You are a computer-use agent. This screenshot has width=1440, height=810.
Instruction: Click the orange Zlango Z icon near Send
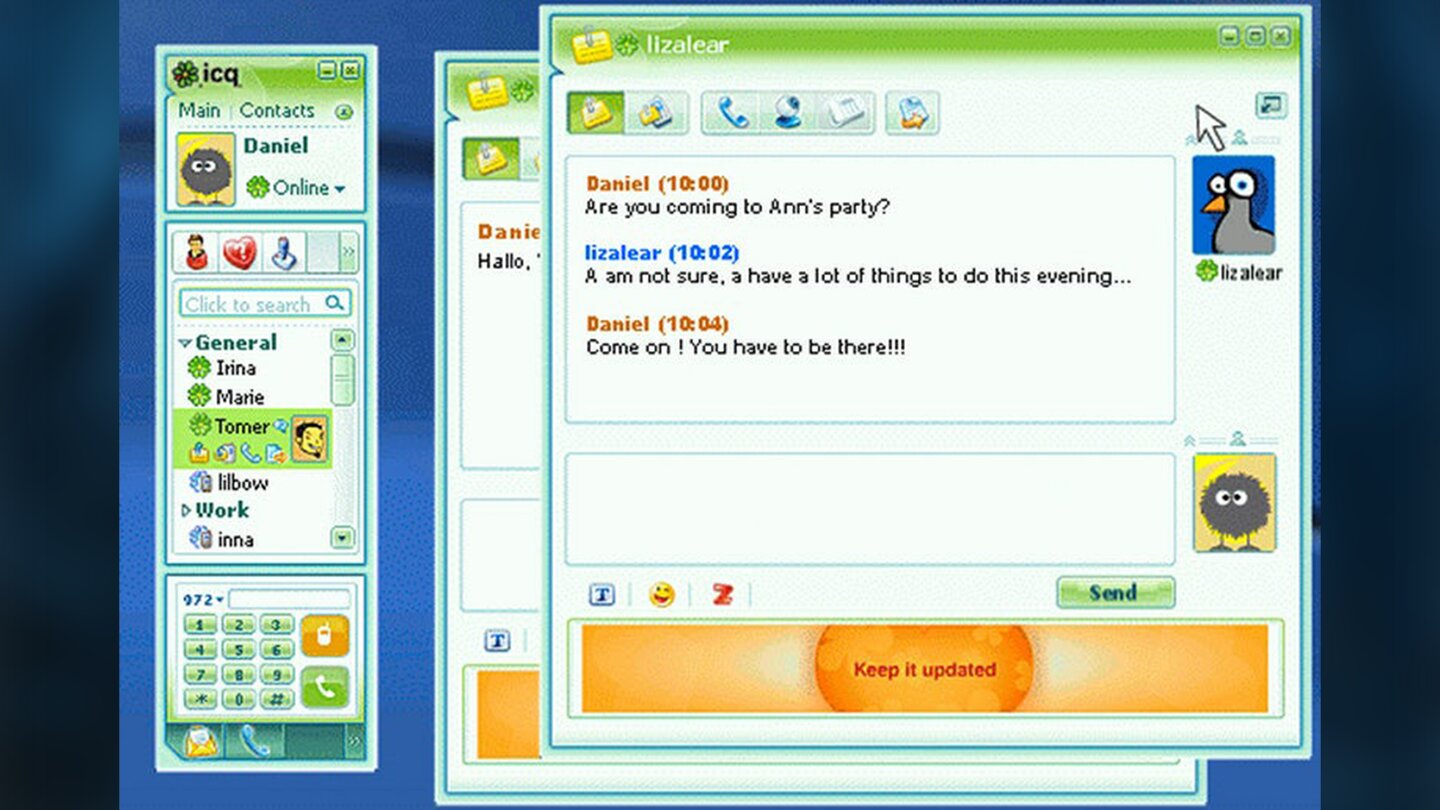(722, 593)
